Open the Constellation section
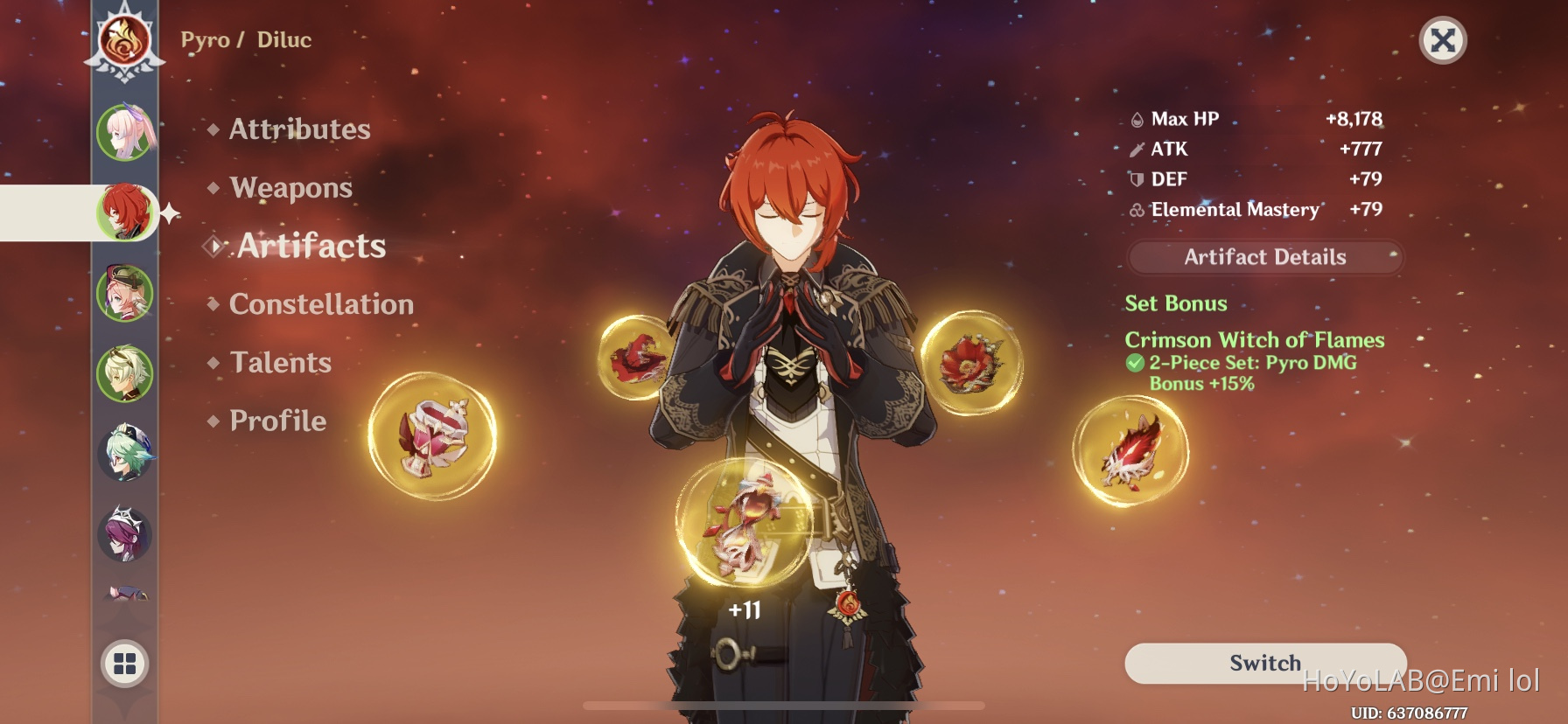This screenshot has height=724, width=1568. tap(320, 304)
